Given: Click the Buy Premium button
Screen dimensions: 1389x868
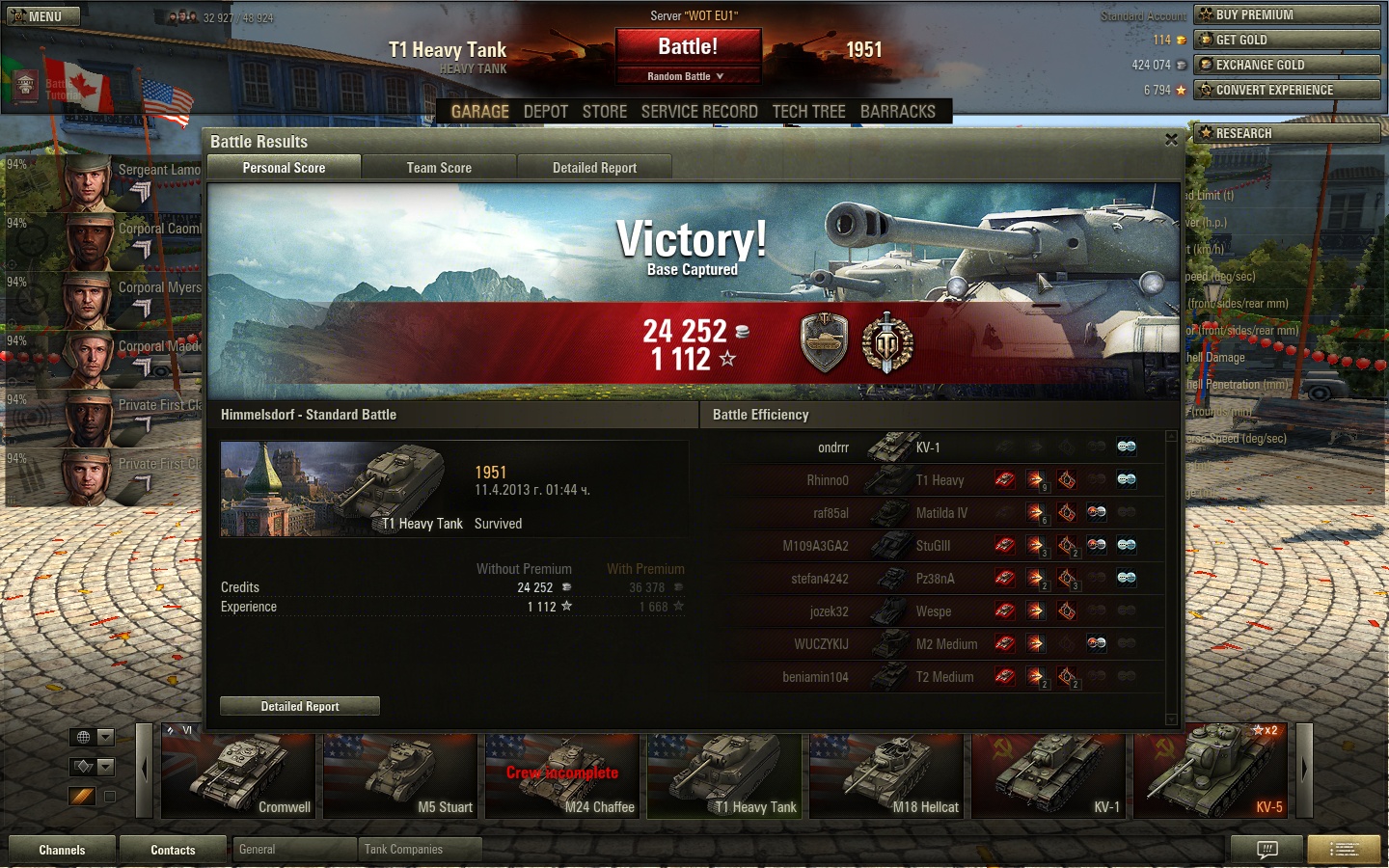Looking at the screenshot, I should (x=1287, y=14).
